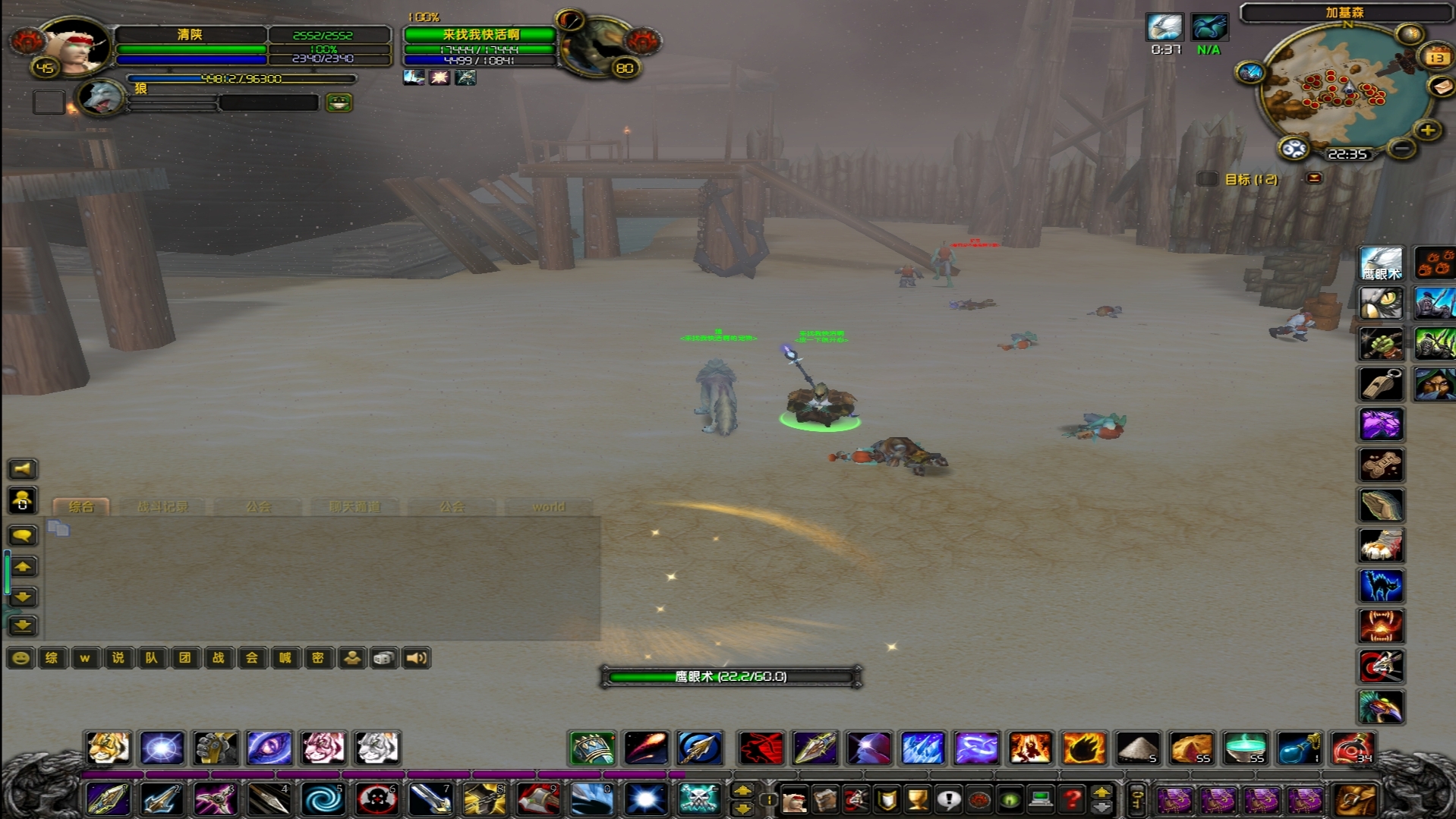Use the red skull ability in slot 6
This screenshot has width=1456, height=819.
tap(377, 799)
